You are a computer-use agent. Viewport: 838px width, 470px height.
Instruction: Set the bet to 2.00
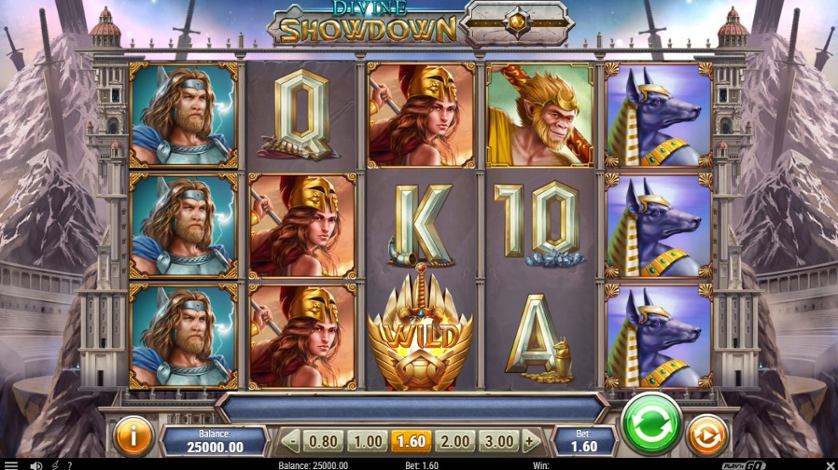455,441
